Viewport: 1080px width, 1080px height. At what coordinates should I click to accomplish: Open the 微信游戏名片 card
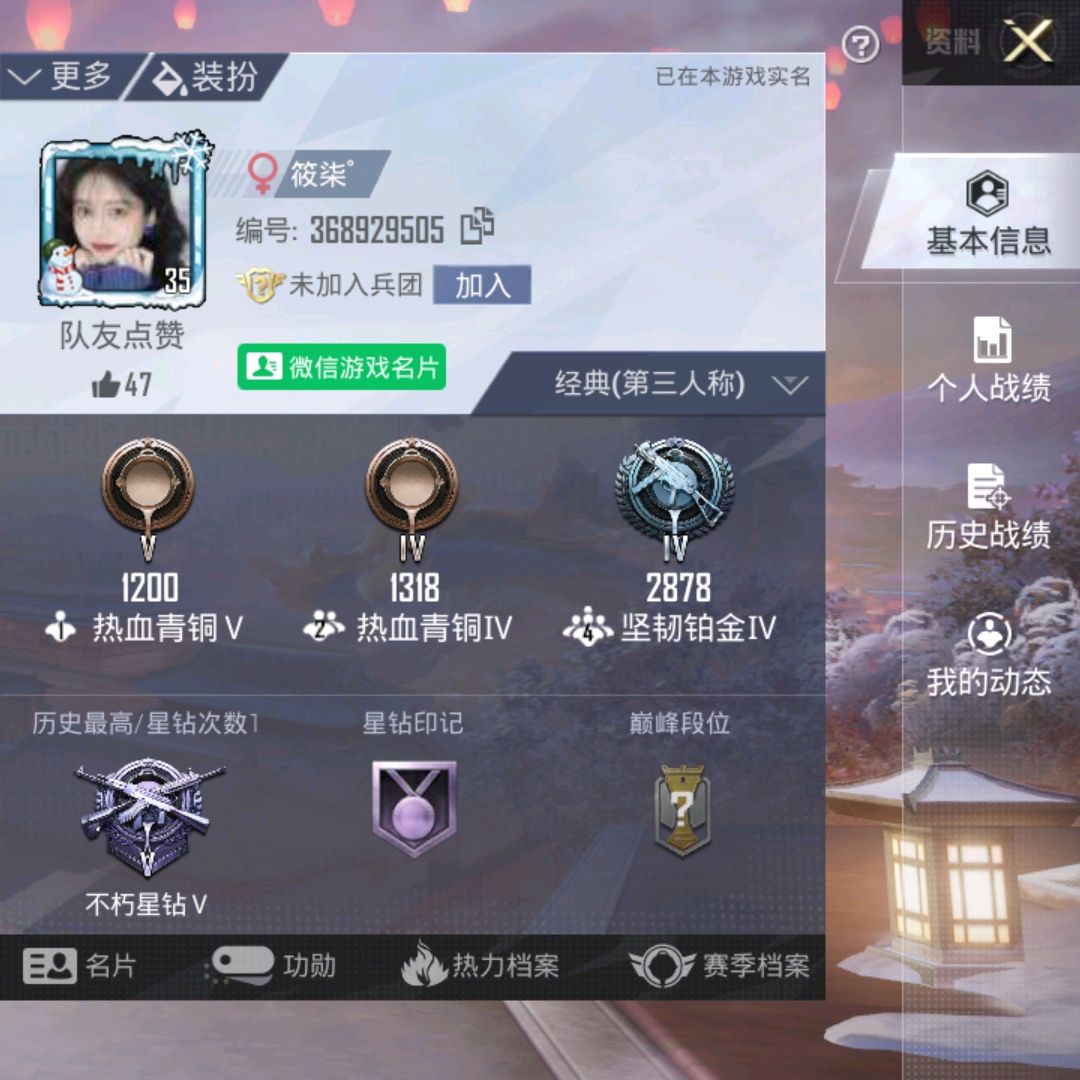click(342, 367)
